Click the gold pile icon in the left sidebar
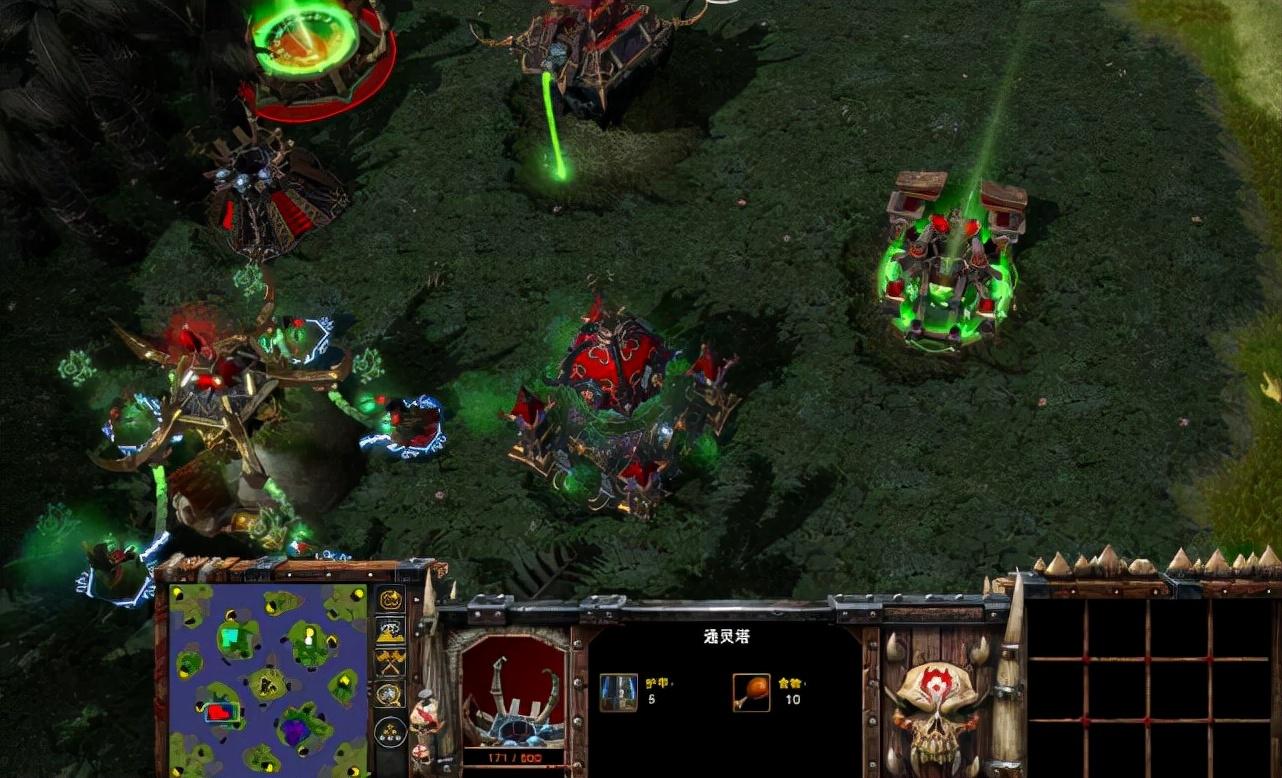This screenshot has height=778, width=1282. 390,630
